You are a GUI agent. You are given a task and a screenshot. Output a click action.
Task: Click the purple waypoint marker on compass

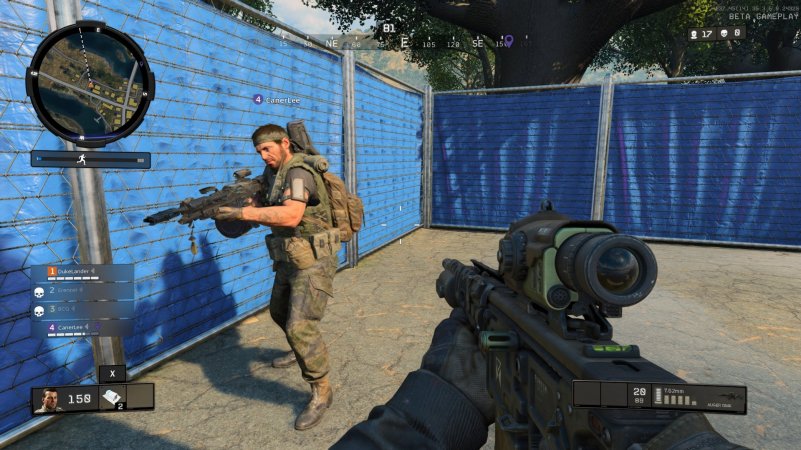(x=508, y=41)
